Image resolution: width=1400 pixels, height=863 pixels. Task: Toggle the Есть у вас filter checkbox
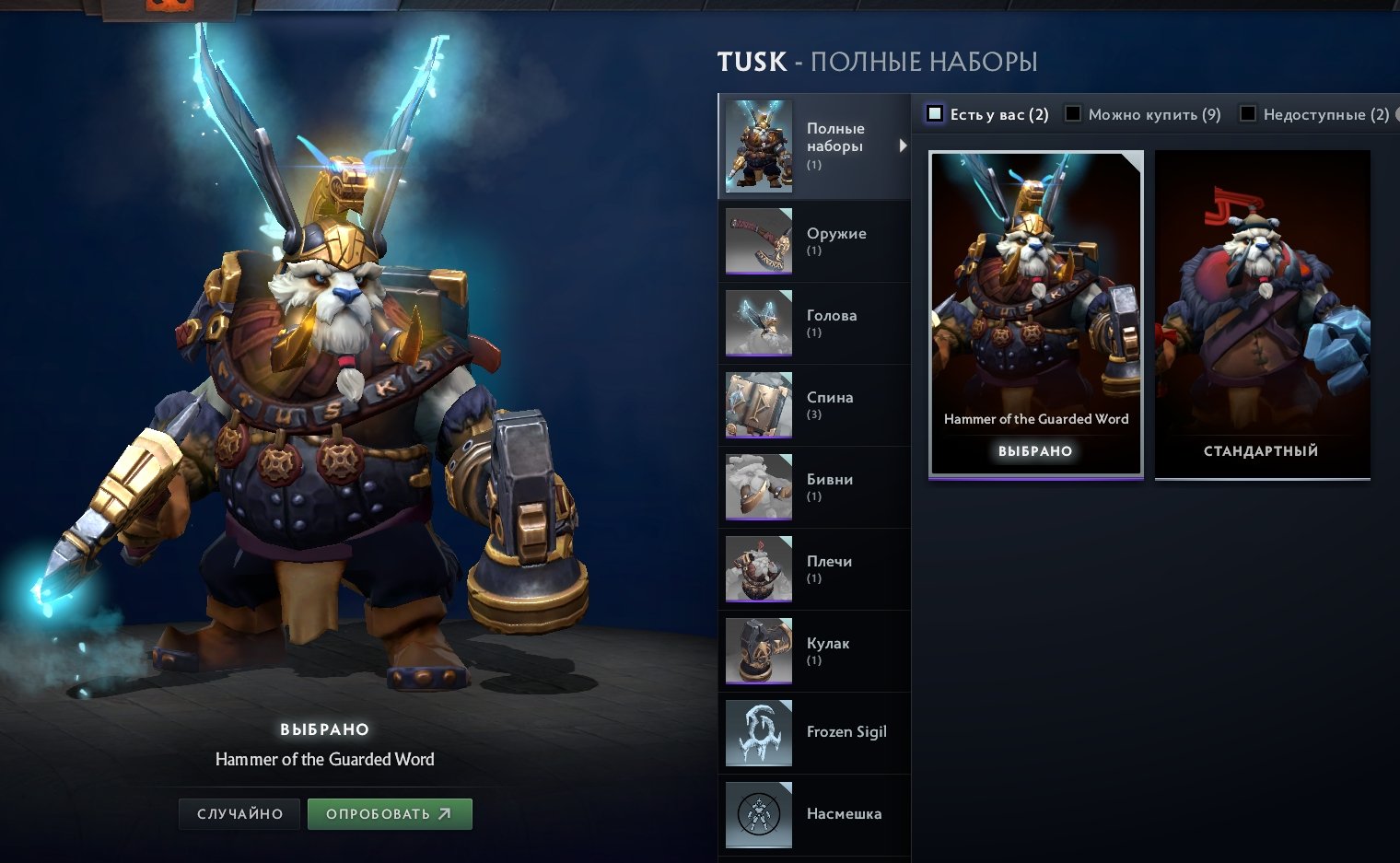935,111
